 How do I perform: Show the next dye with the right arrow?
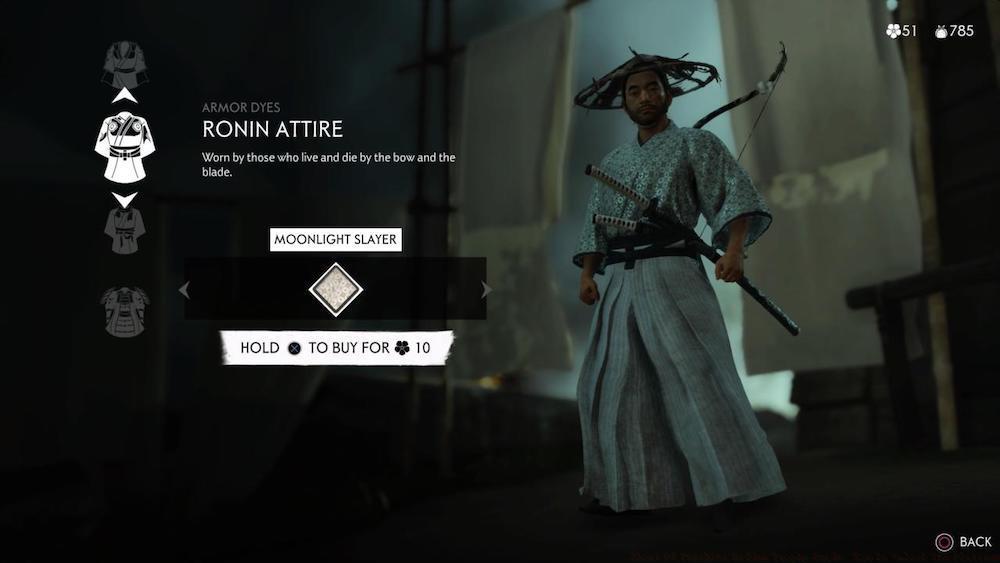coord(487,290)
